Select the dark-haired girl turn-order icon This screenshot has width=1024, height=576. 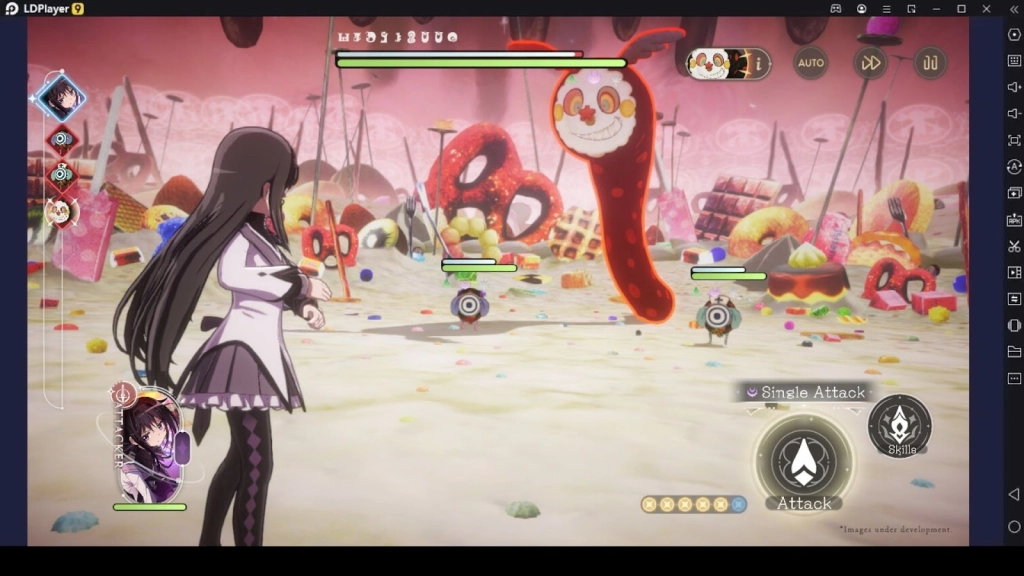pyautogui.click(x=60, y=97)
